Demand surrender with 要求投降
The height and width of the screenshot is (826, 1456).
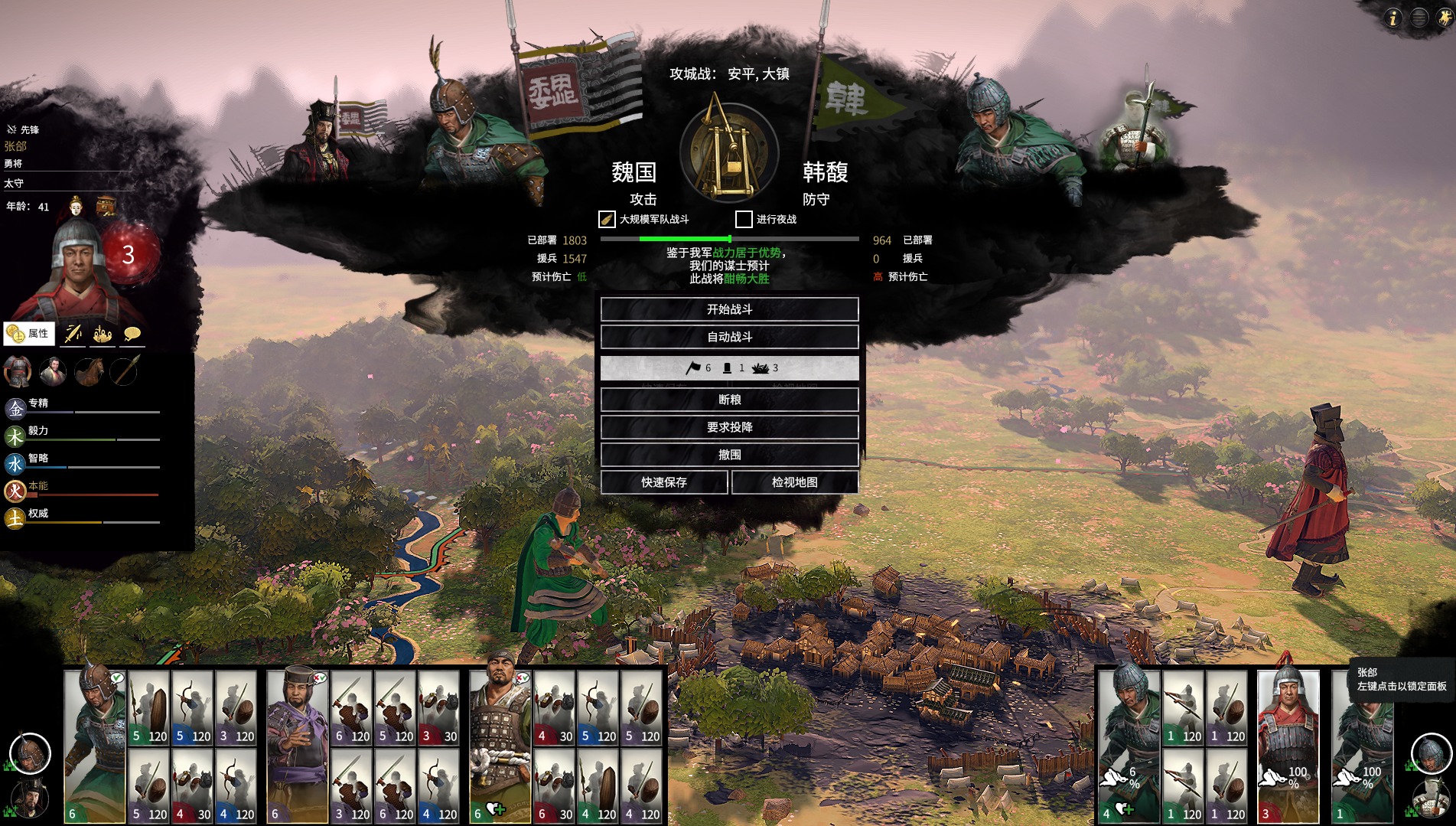[729, 427]
